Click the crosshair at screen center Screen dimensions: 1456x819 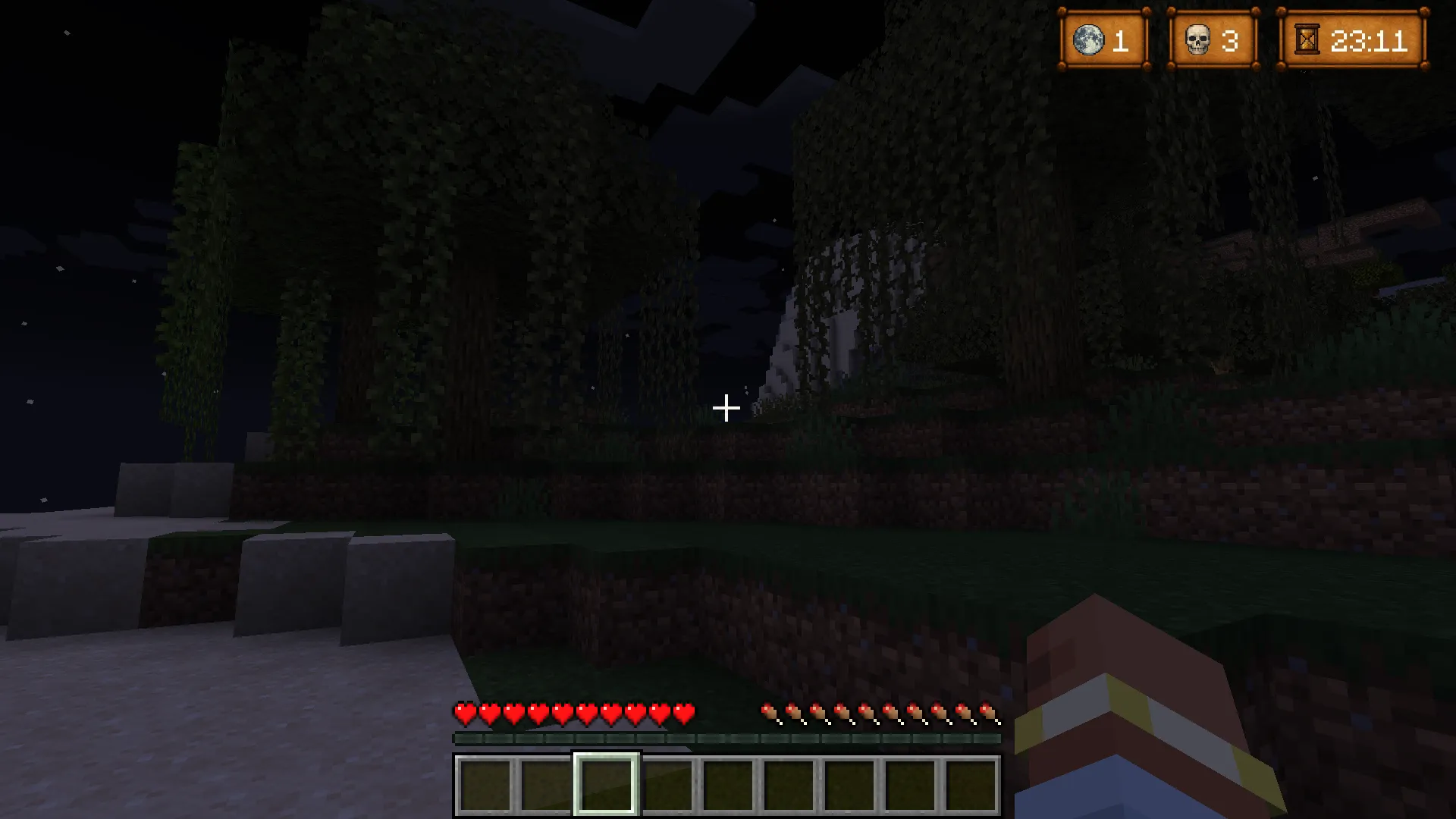726,408
